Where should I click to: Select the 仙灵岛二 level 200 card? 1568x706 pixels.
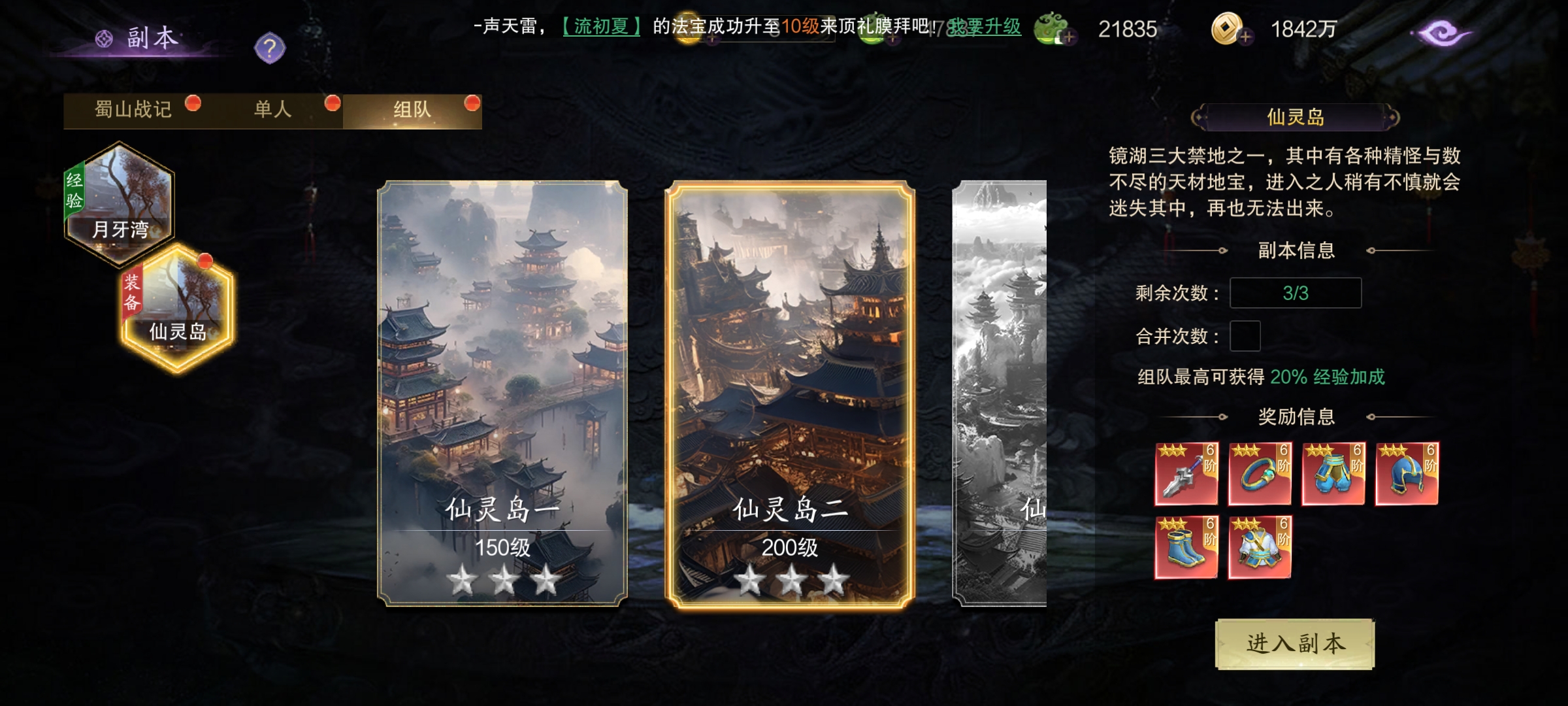790,394
